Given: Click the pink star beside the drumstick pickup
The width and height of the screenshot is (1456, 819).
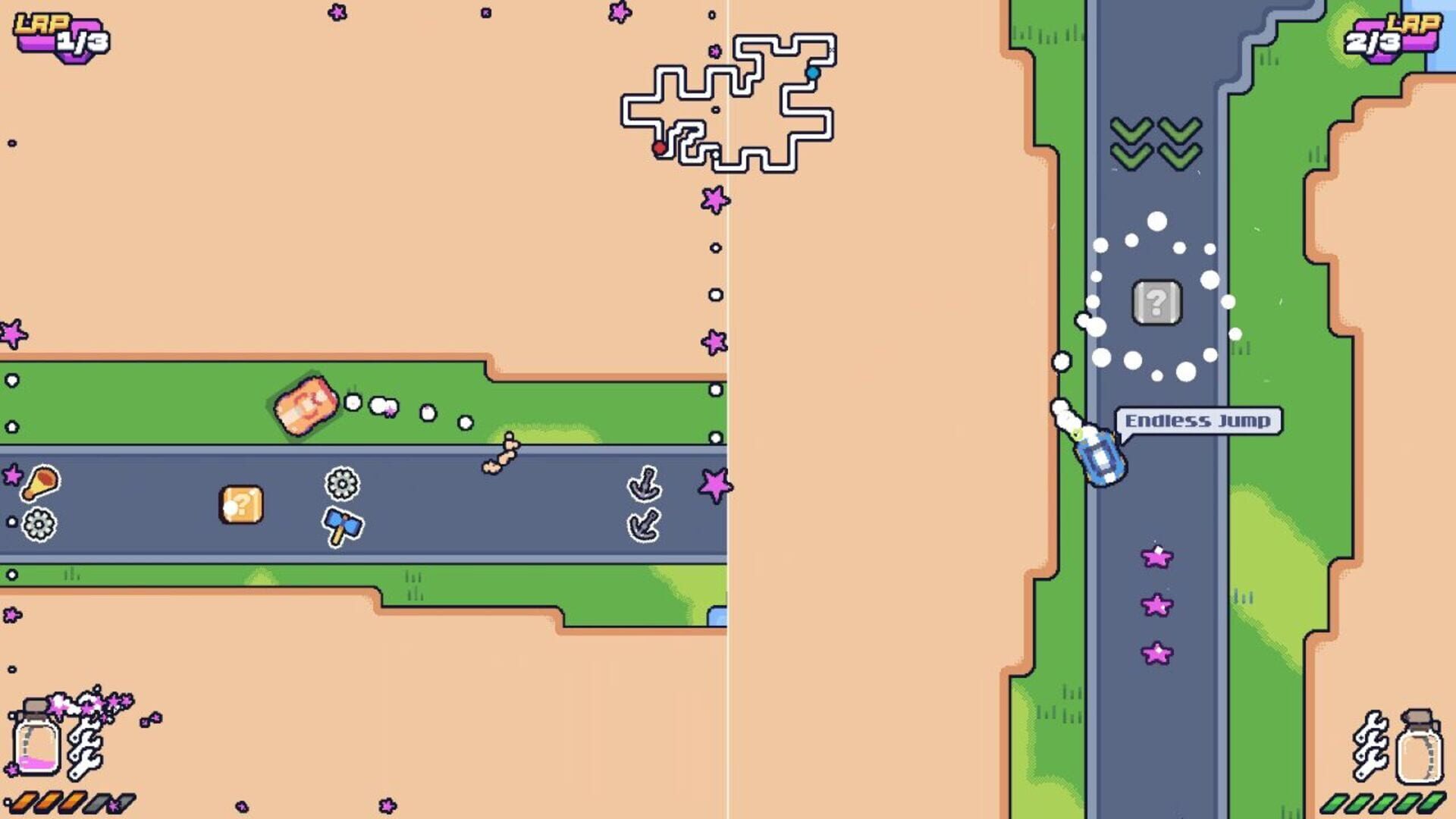Looking at the screenshot, I should click(x=11, y=474).
